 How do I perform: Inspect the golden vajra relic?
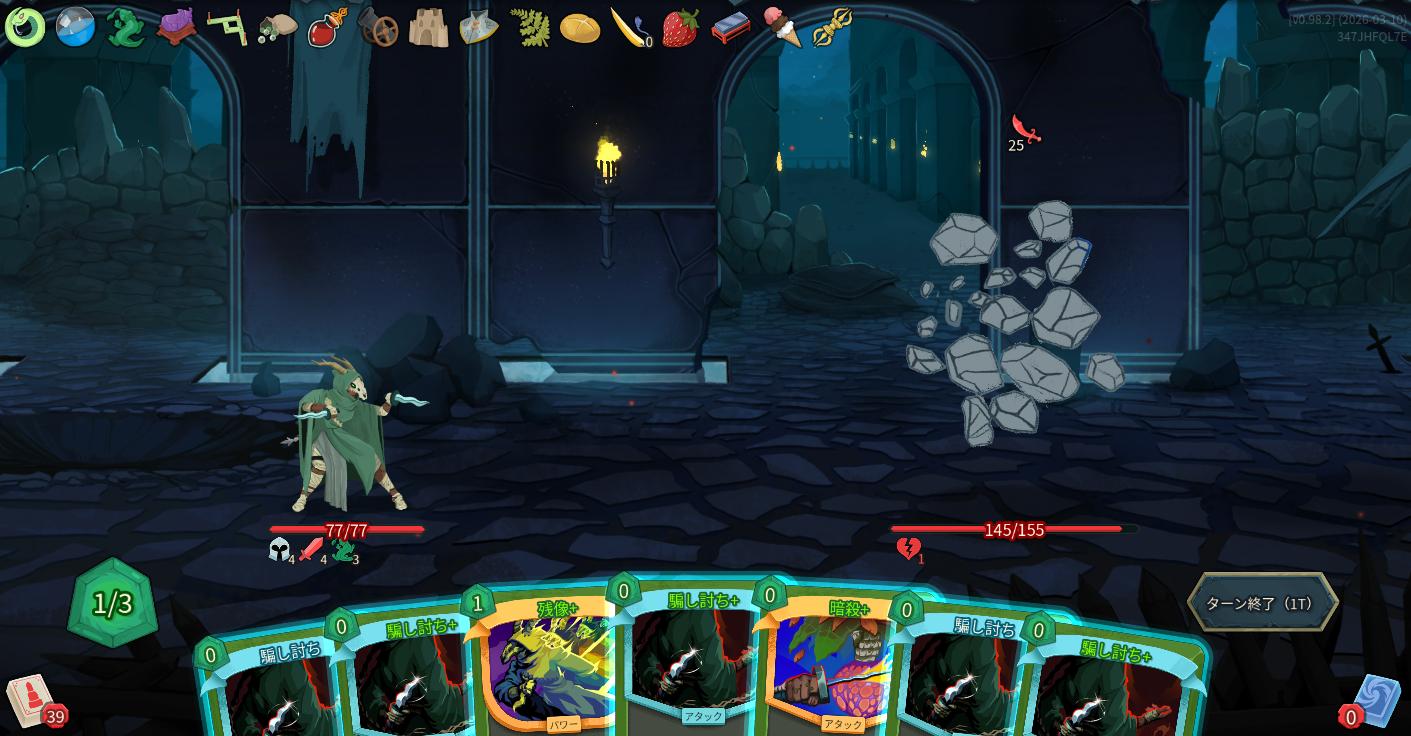tap(832, 27)
